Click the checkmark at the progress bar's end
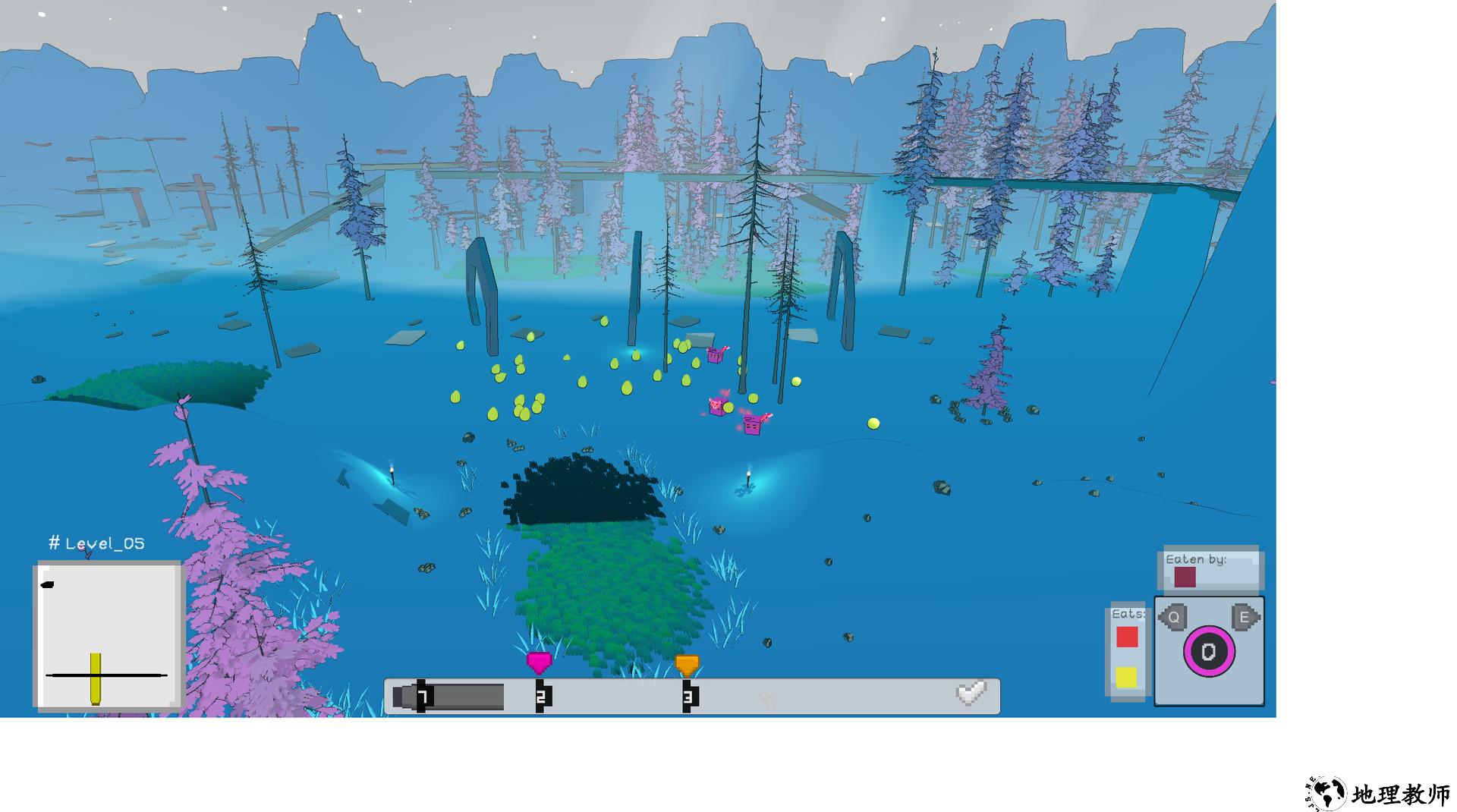Screen dimensions: 1457x812 click(971, 693)
